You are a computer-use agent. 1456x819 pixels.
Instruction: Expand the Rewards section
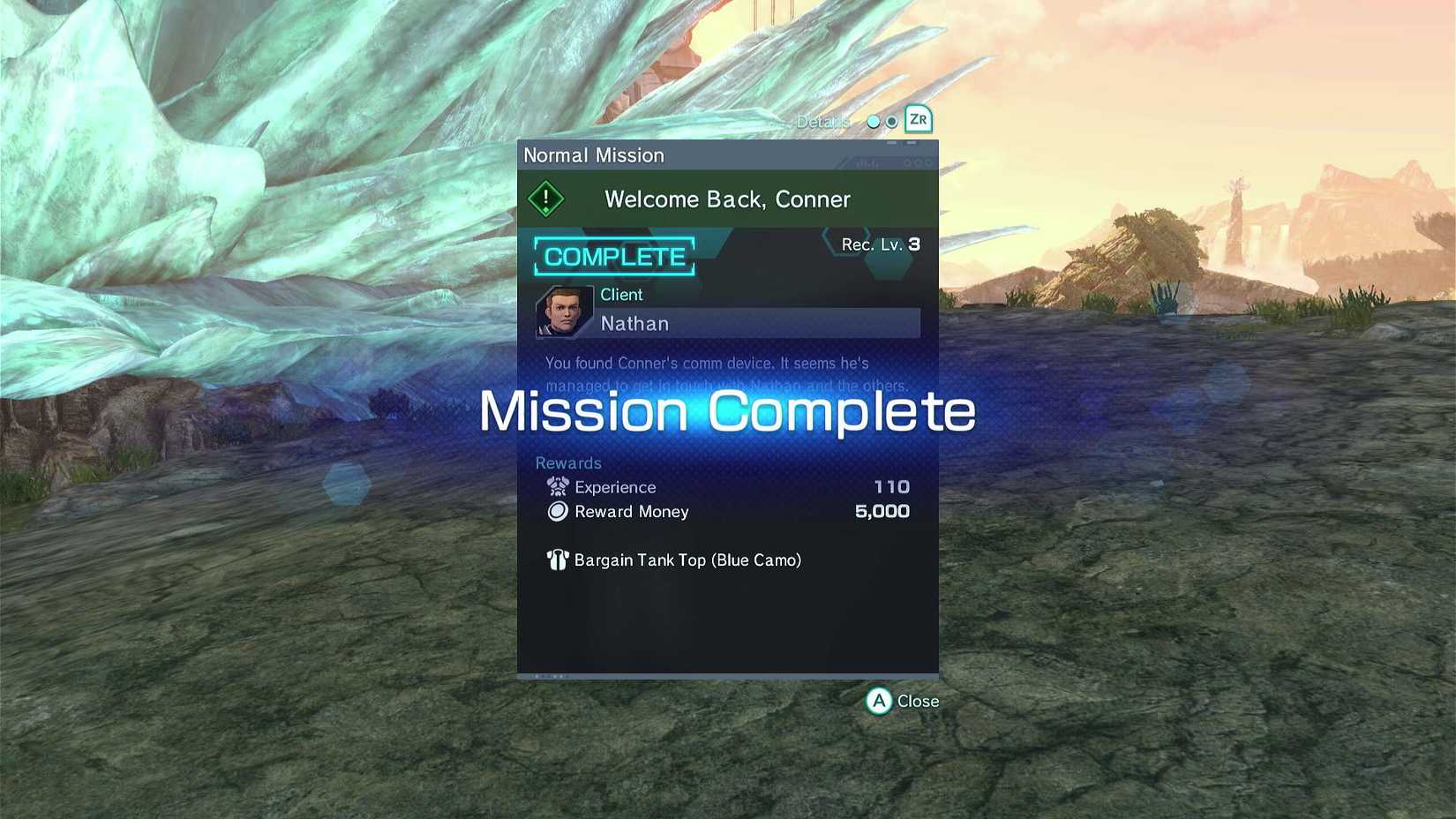point(568,462)
